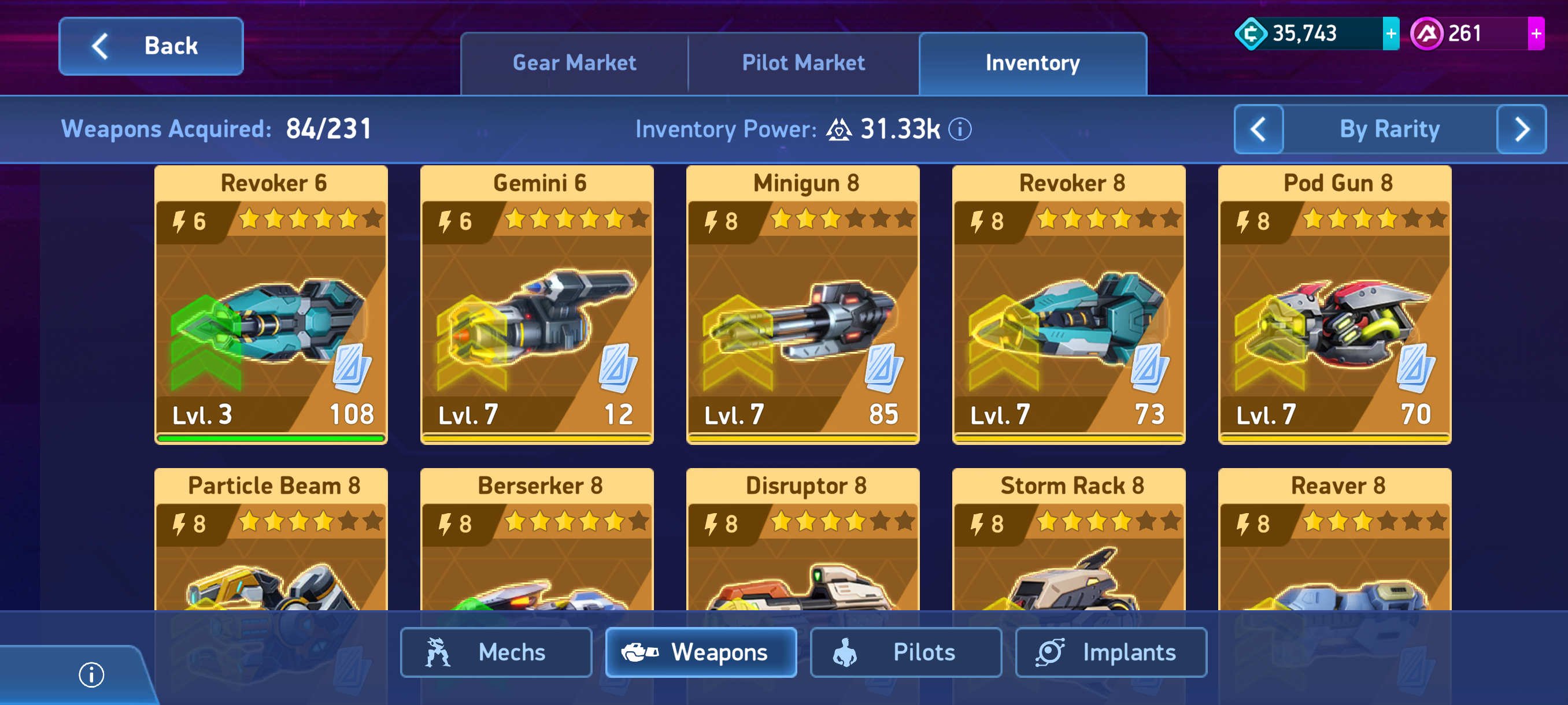Add more credits with the cyan plus
Viewport: 1568px width, 705px height.
1391,34
